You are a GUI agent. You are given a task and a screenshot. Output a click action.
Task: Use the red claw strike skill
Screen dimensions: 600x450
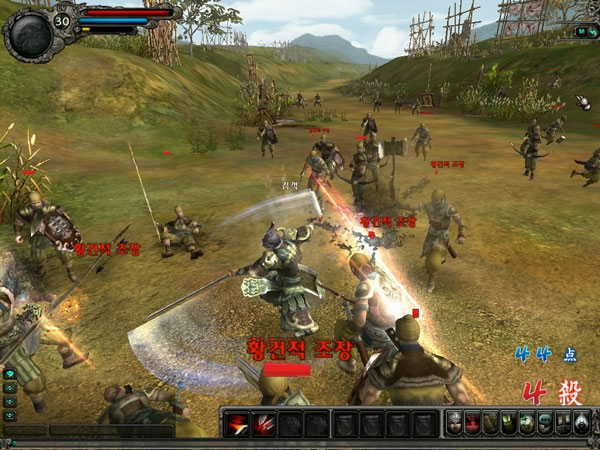[263, 423]
